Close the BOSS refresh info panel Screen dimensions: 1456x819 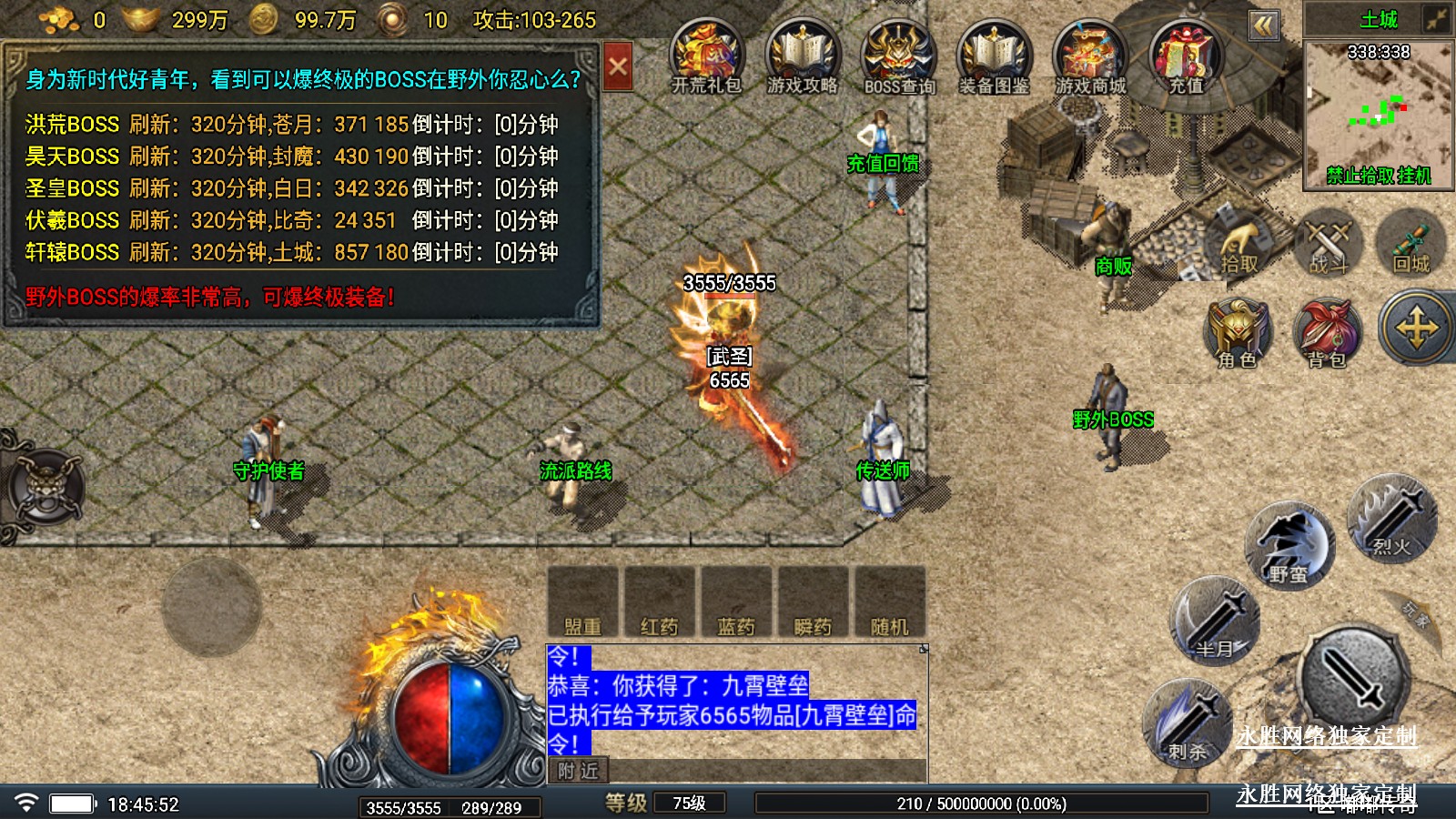pyautogui.click(x=618, y=66)
